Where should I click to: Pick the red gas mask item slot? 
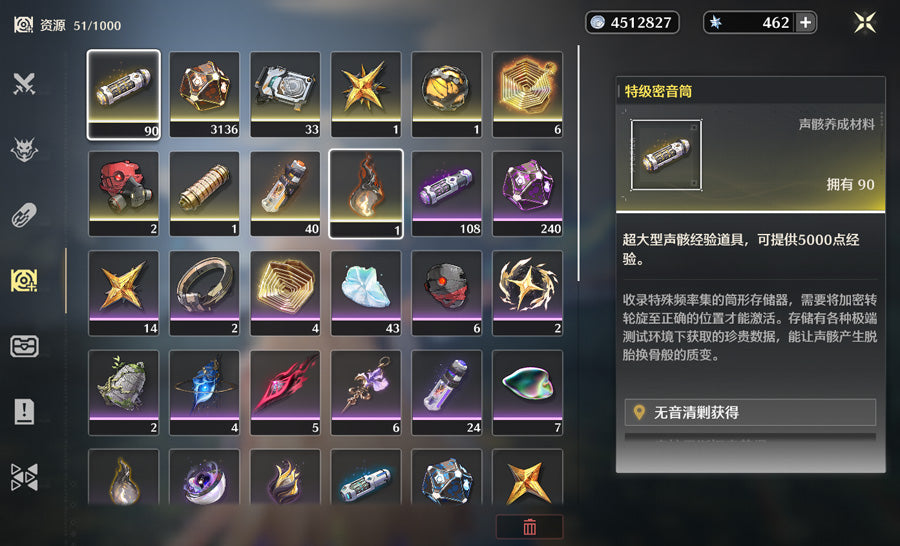point(124,194)
